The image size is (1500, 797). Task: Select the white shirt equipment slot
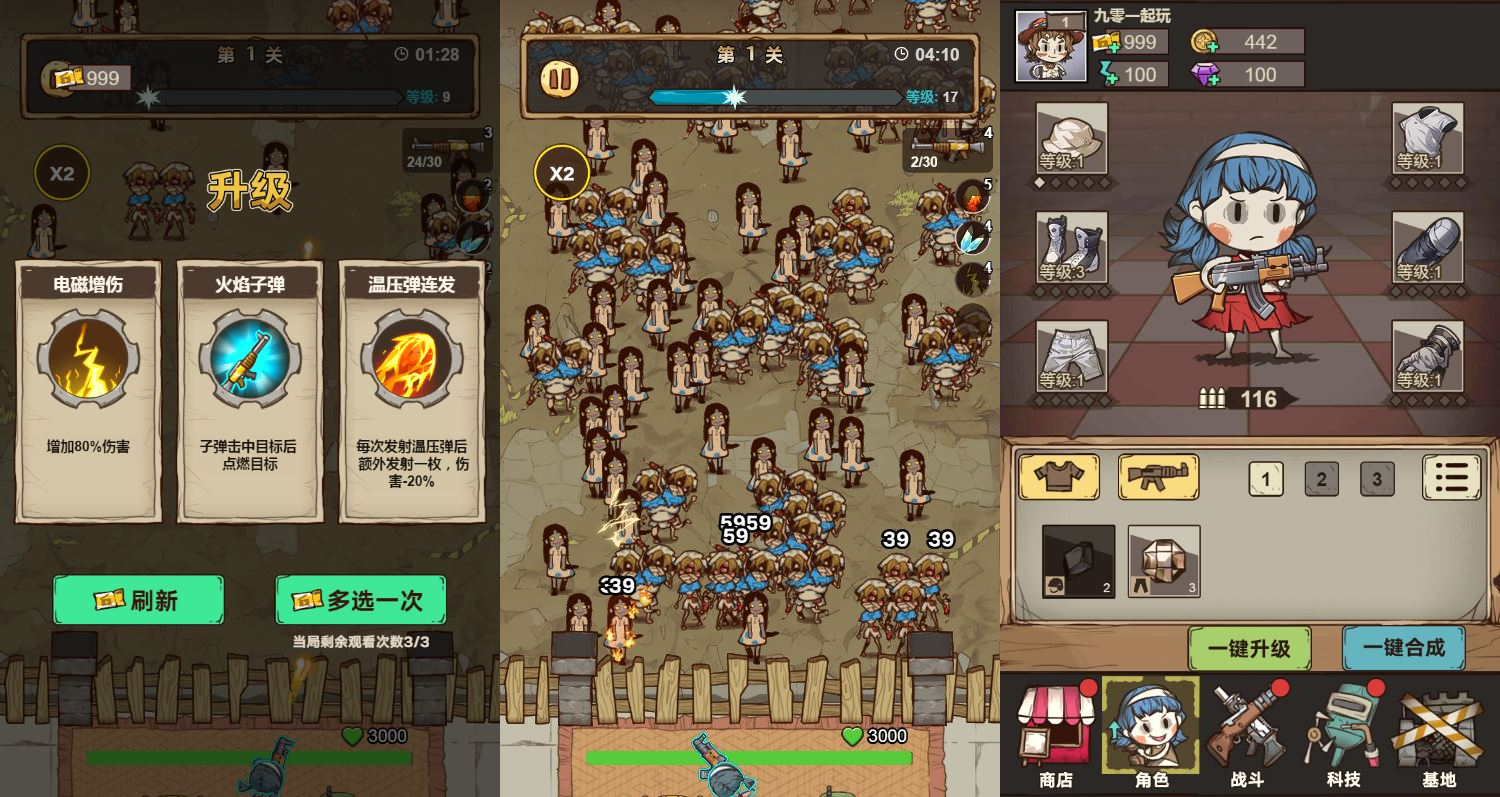tap(1428, 138)
